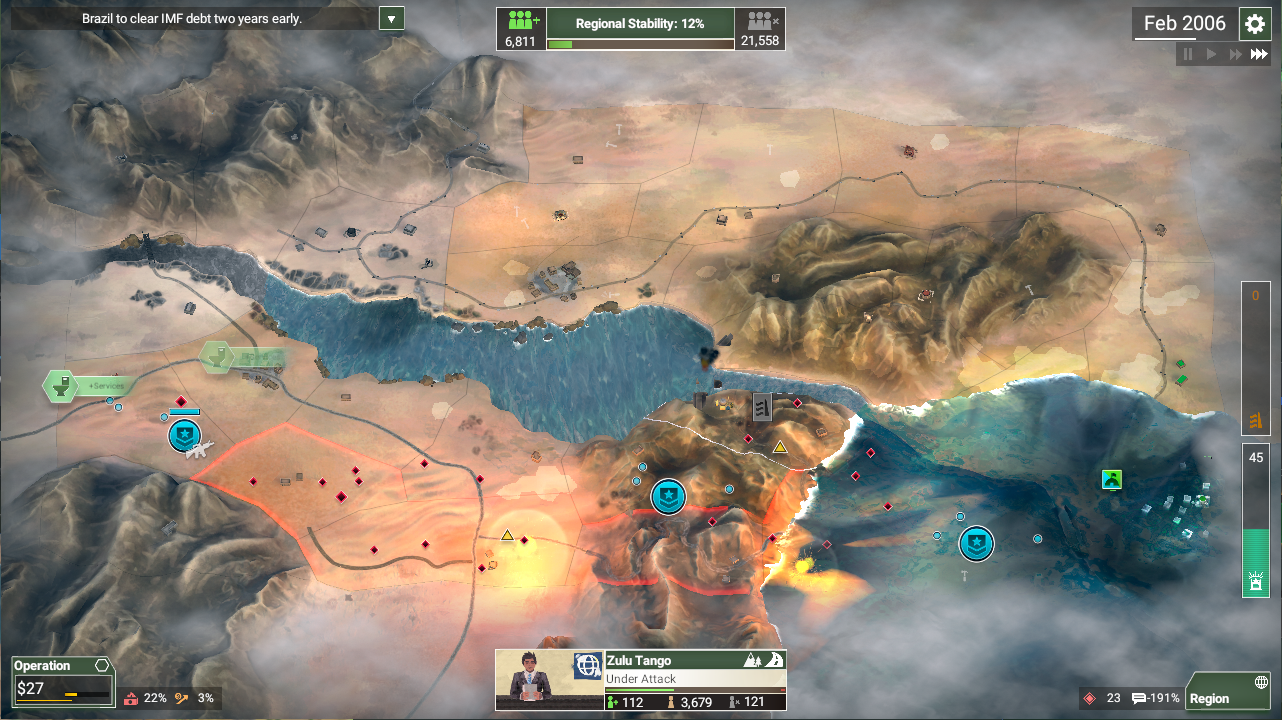Open the reputation meter showing 45
This screenshot has width=1282, height=720.
click(1255, 520)
